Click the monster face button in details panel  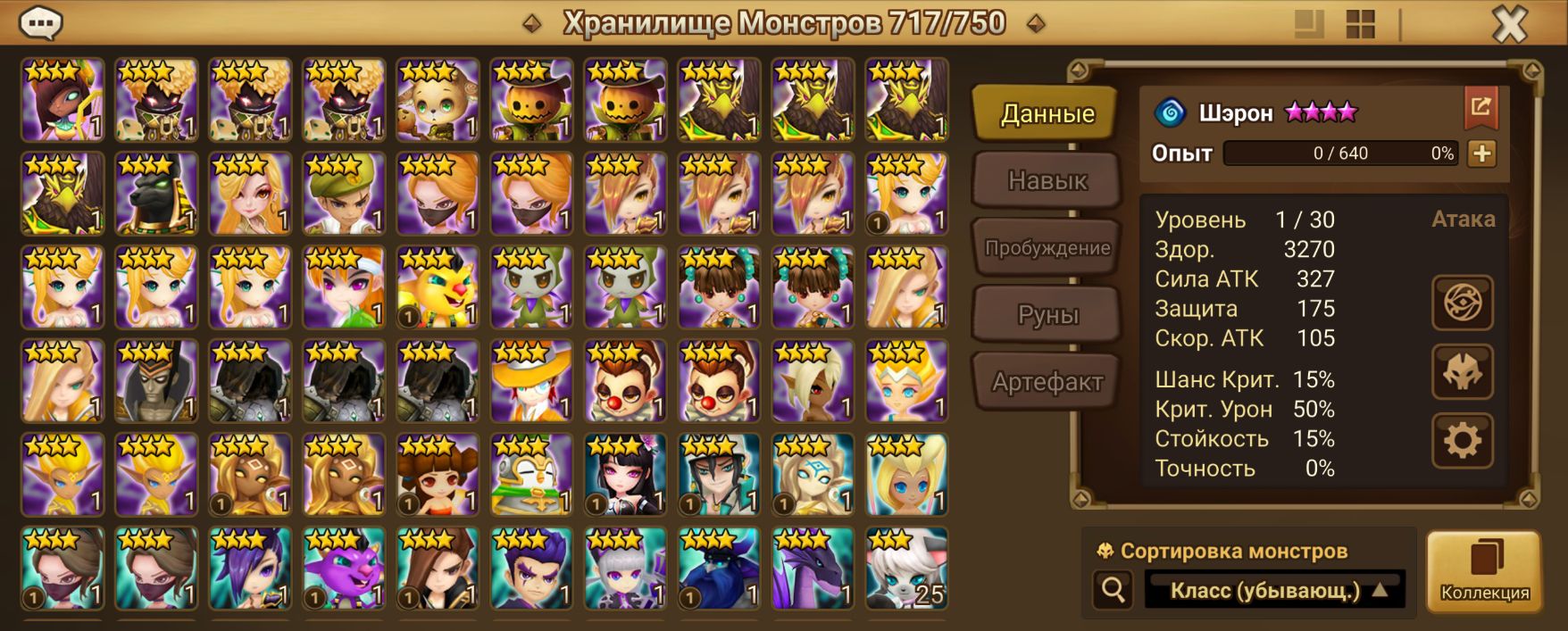[x=1462, y=371]
